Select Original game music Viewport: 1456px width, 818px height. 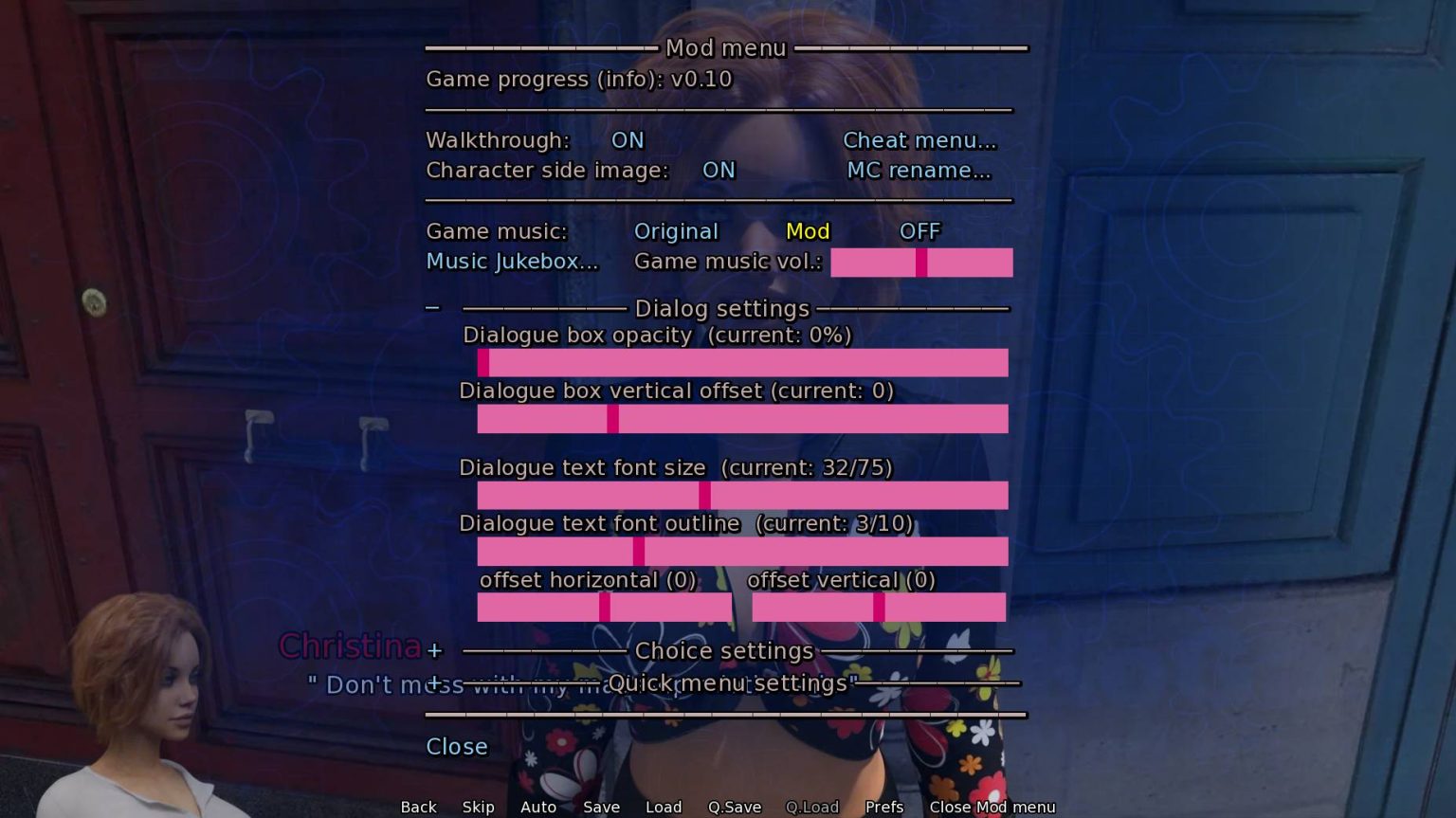click(676, 232)
